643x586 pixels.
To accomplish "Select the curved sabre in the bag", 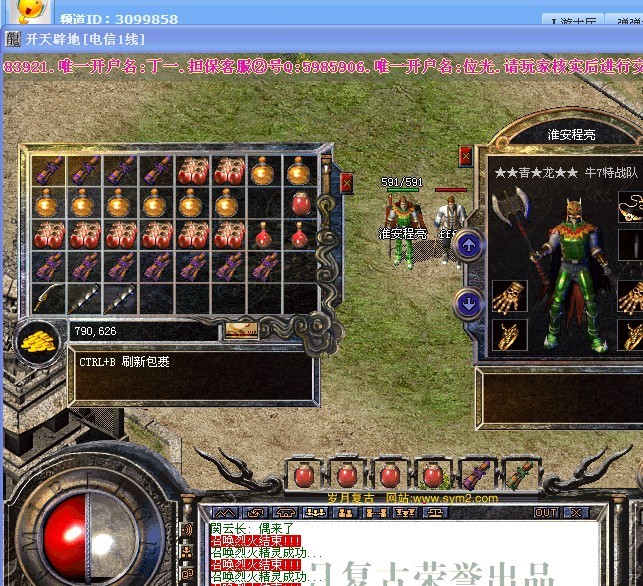I will (x=48, y=298).
